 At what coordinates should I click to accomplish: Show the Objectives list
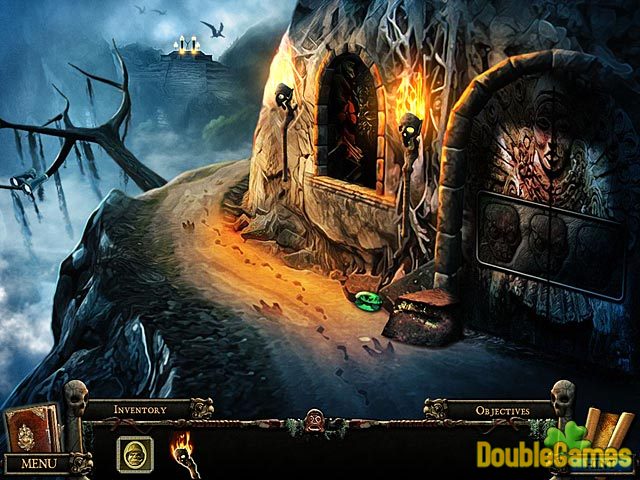(501, 409)
